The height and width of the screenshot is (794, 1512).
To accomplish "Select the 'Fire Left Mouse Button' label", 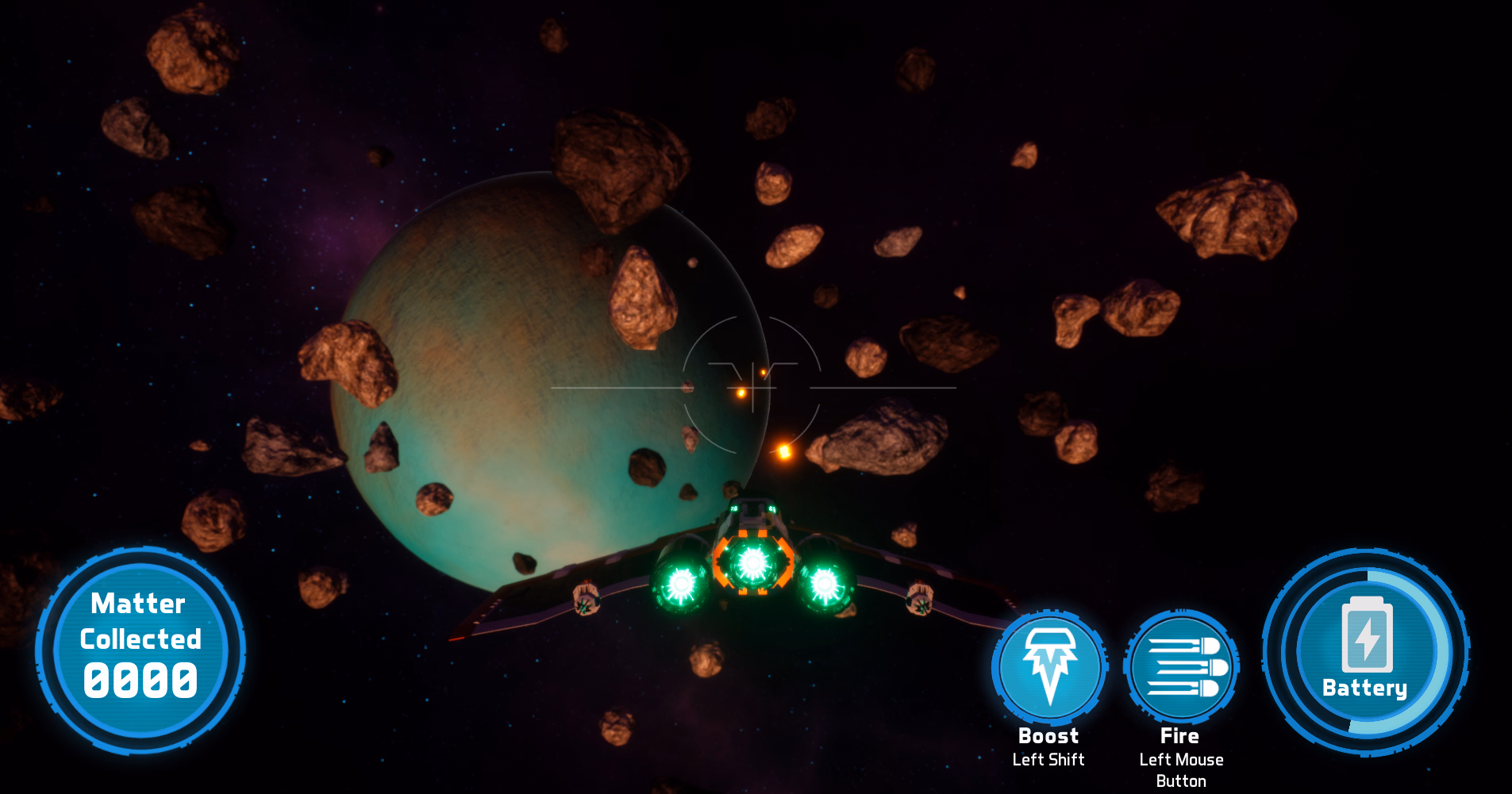I will (x=1180, y=758).
